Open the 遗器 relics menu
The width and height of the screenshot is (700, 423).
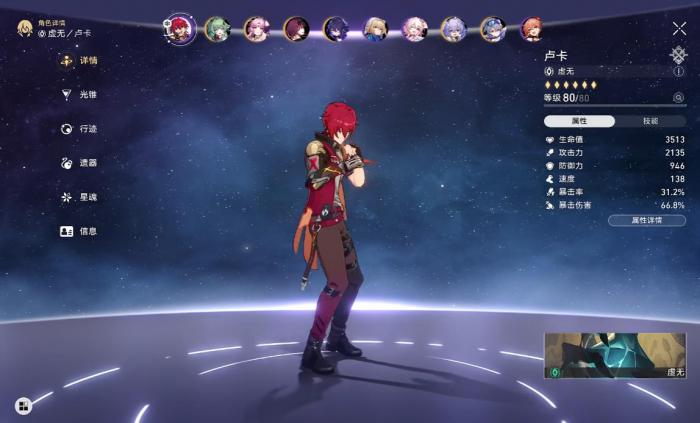click(x=87, y=163)
